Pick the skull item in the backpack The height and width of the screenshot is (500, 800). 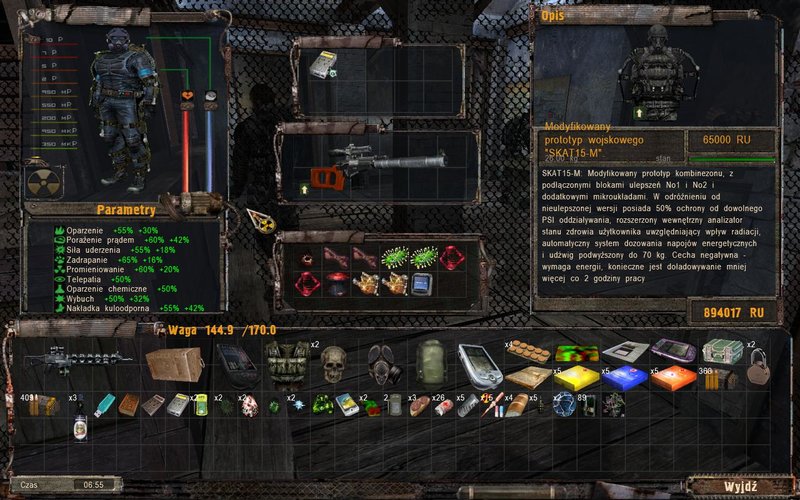tap(333, 364)
